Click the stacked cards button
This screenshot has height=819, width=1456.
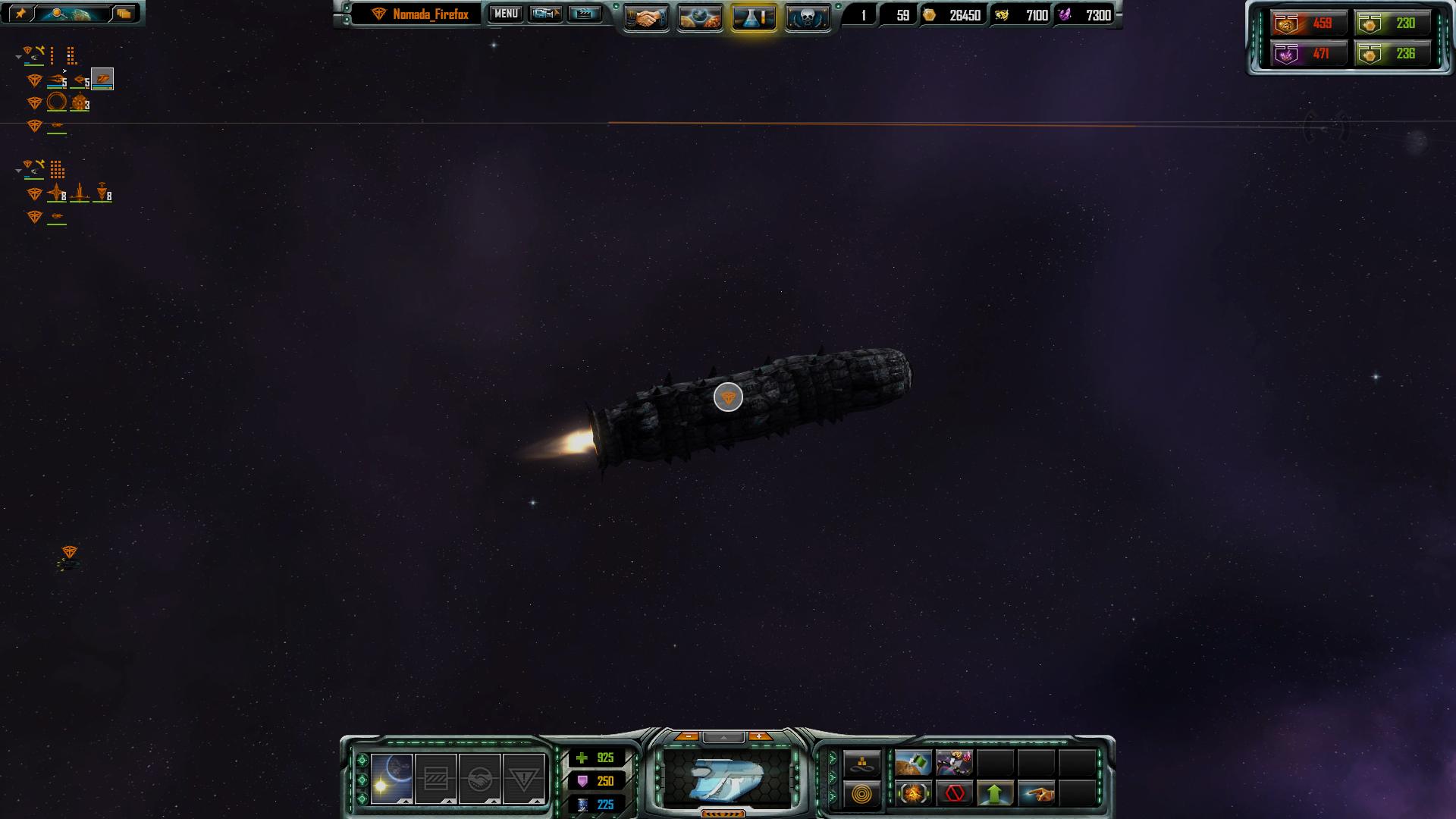click(124, 14)
